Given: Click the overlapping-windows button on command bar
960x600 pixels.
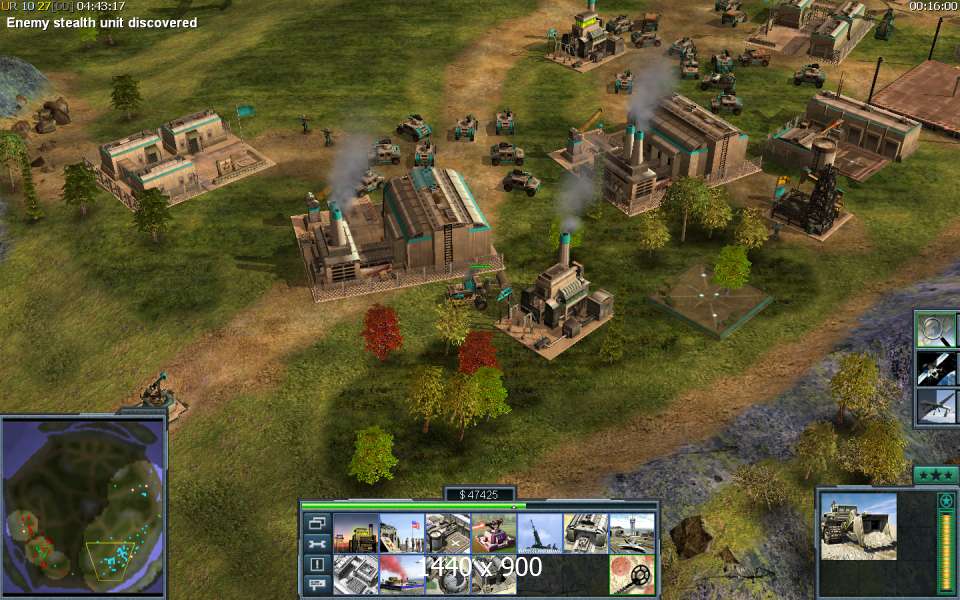Looking at the screenshot, I should [317, 522].
